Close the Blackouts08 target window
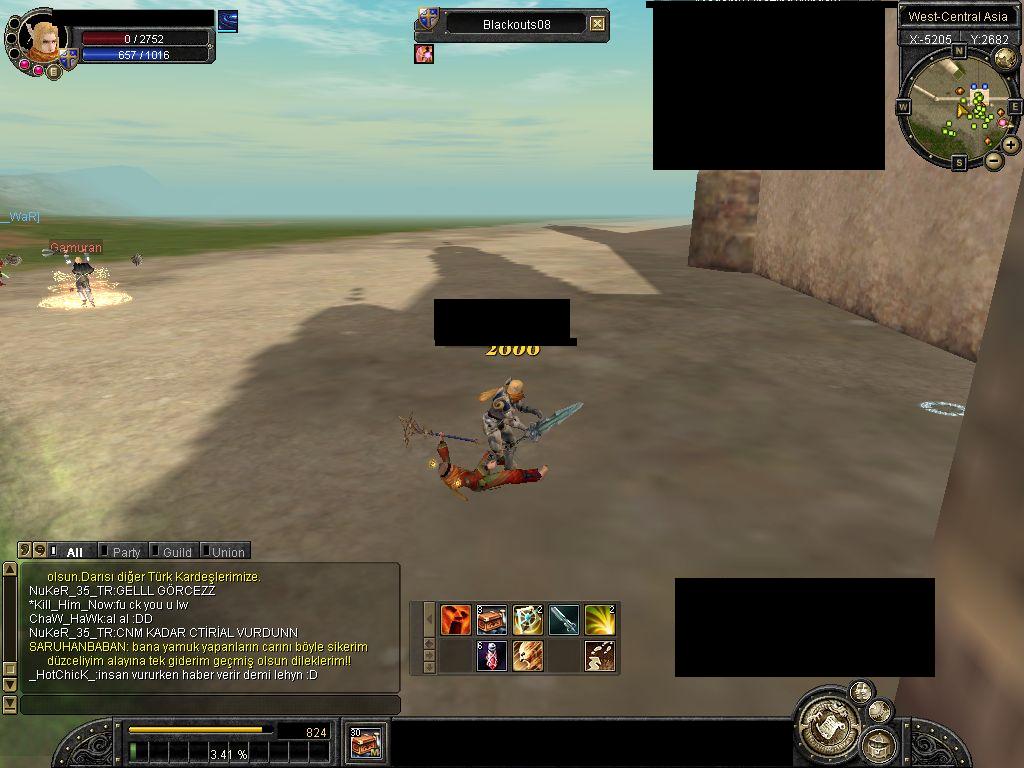Viewport: 1024px width, 768px height. click(597, 24)
